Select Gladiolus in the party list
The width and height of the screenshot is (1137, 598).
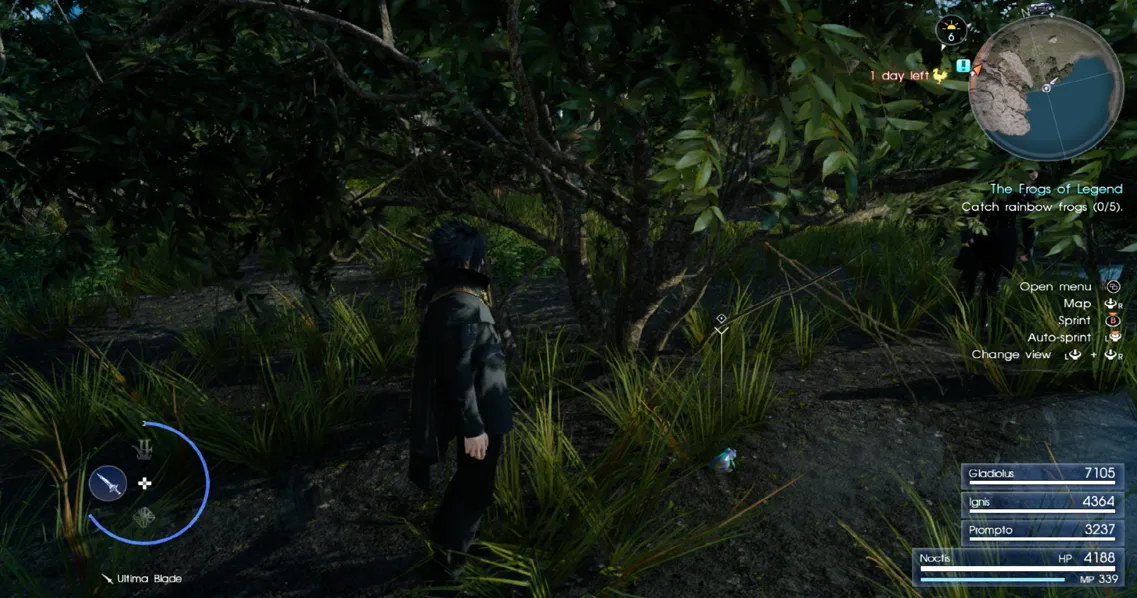pos(1043,474)
